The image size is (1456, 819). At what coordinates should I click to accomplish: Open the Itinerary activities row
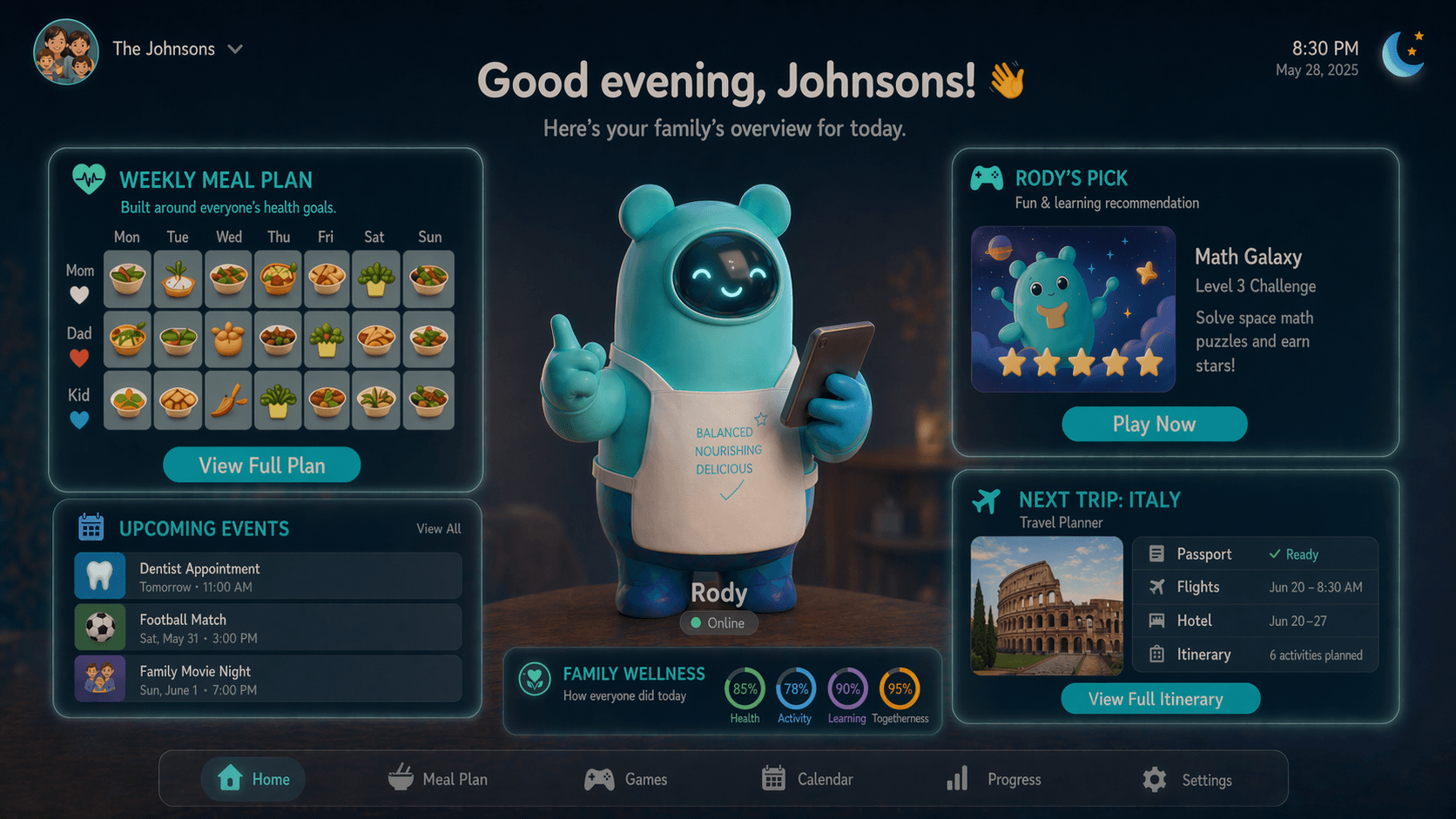[x=1254, y=655]
